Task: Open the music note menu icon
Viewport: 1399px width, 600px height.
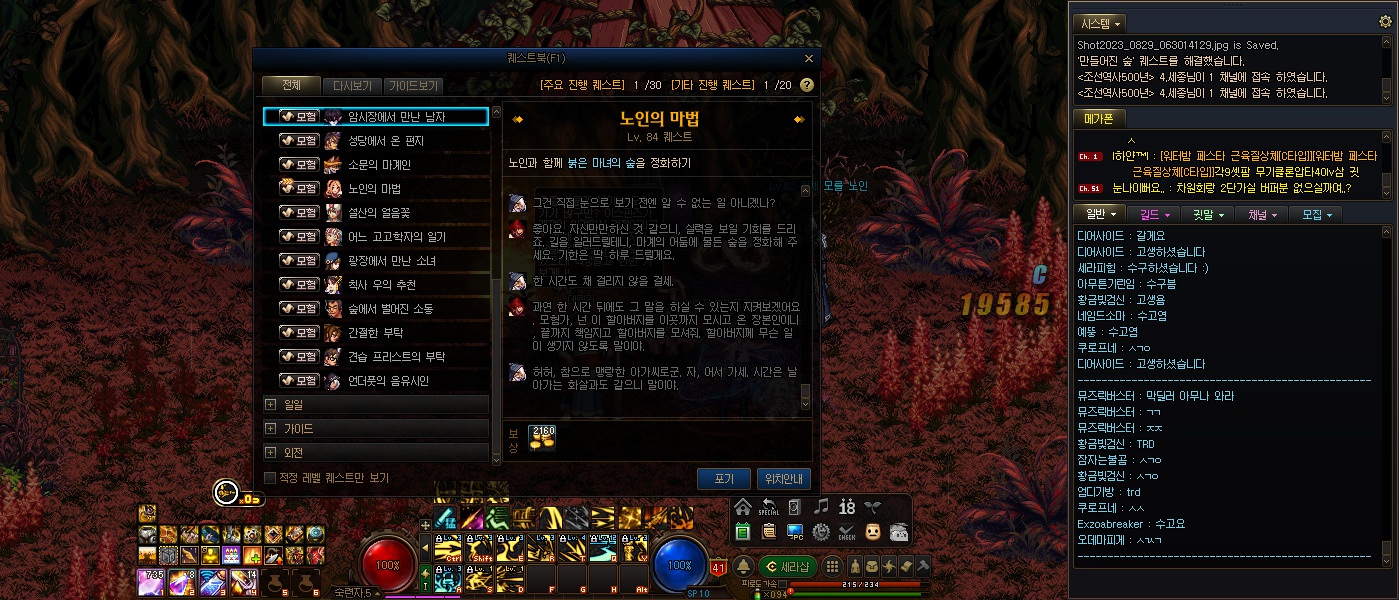Action: (821, 506)
